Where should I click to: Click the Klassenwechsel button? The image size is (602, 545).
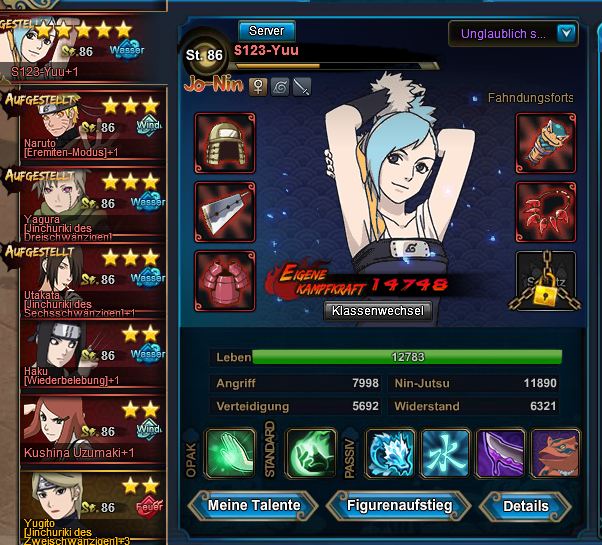click(378, 311)
